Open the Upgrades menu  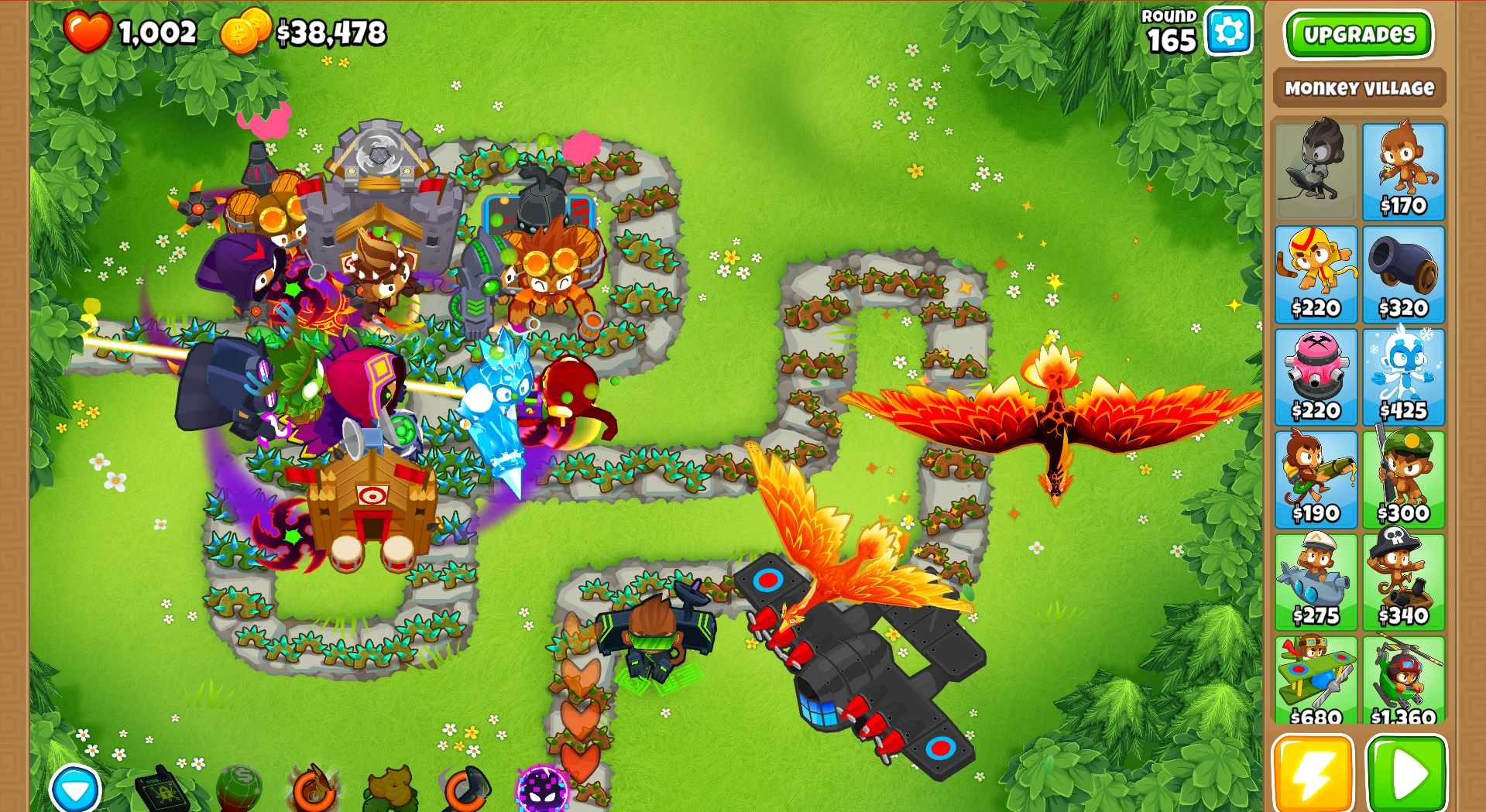(x=1360, y=35)
